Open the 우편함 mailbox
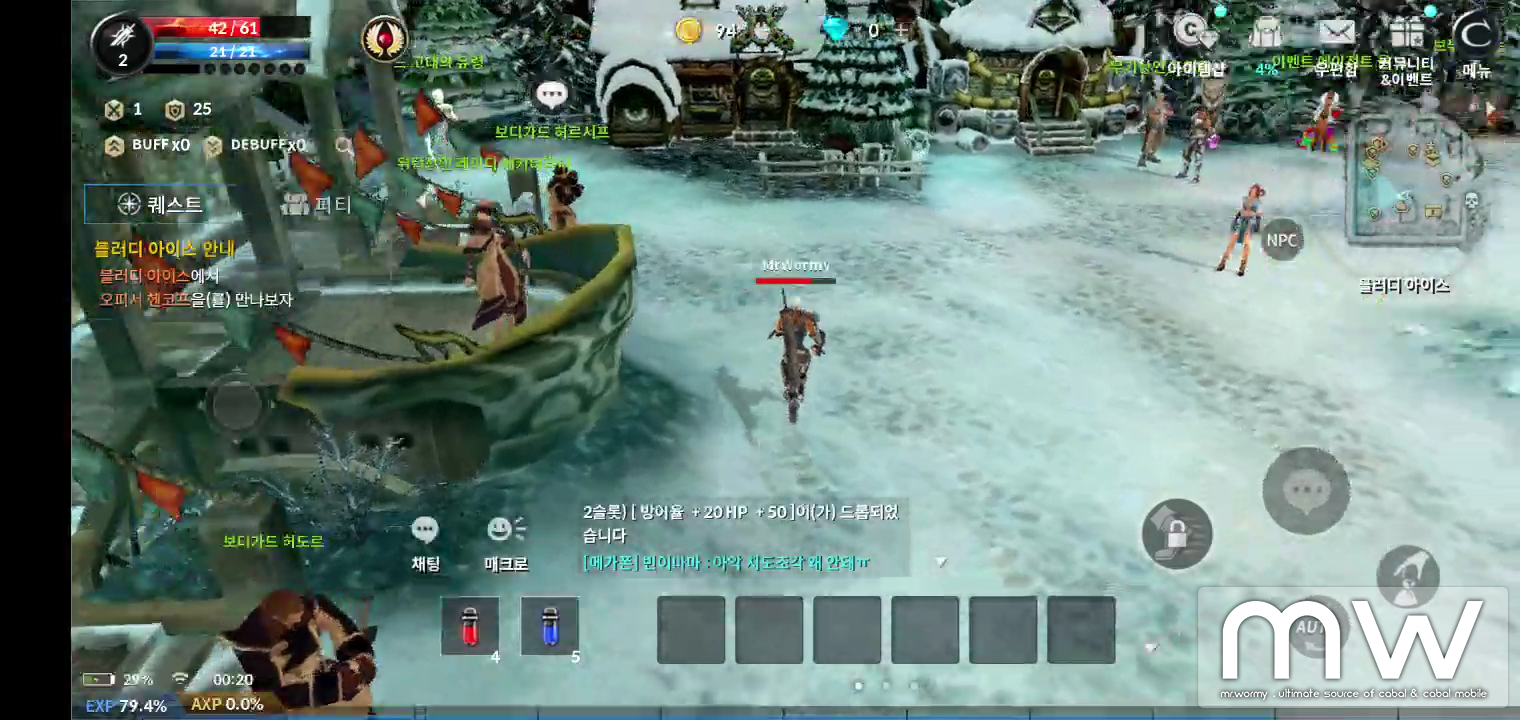 tap(1336, 35)
